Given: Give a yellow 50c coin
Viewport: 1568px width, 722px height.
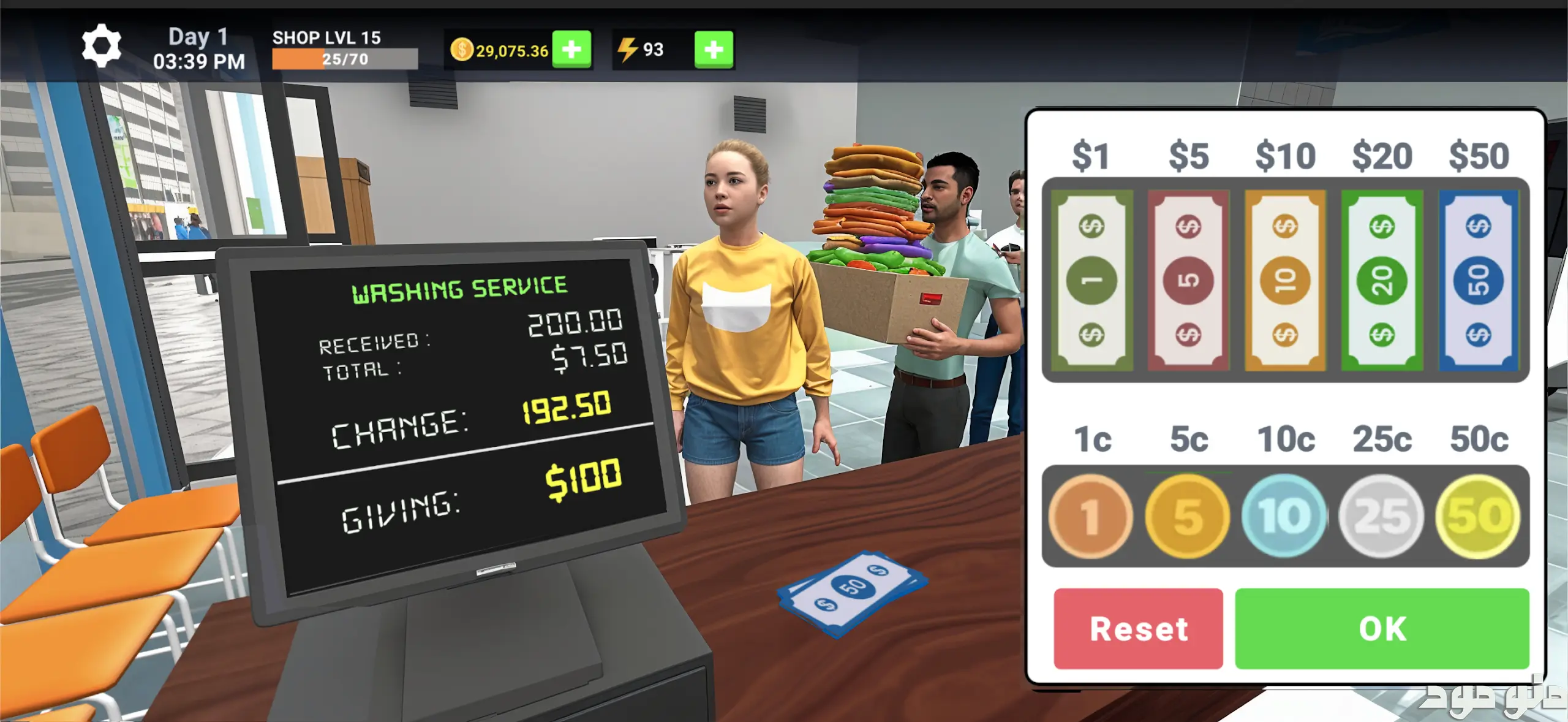Looking at the screenshot, I should [1478, 516].
